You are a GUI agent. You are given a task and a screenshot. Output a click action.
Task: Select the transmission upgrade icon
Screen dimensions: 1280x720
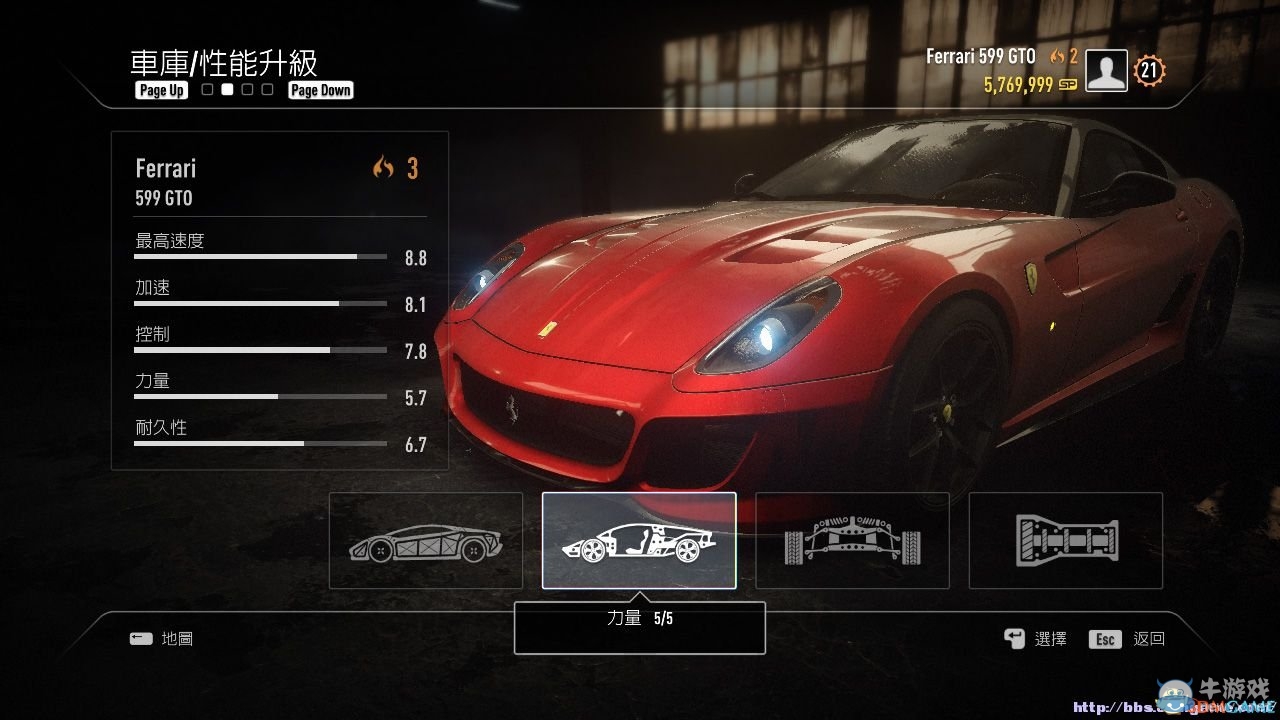point(1066,540)
